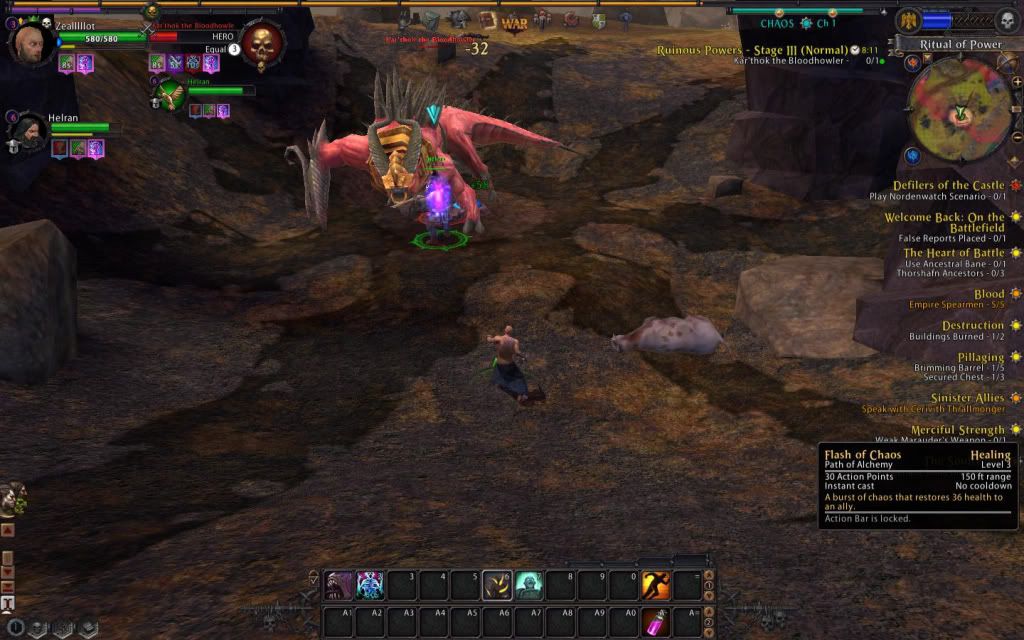
Task: Open the WAR menu button
Action: tap(514, 21)
